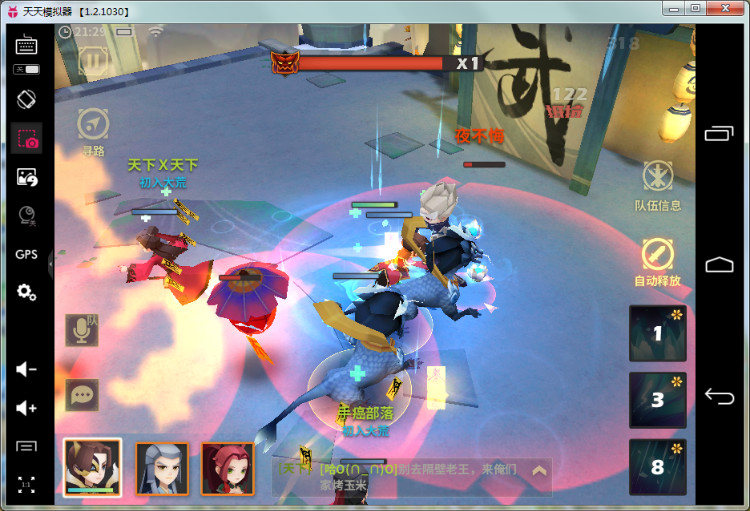The height and width of the screenshot is (511, 750).
Task: Tap the microphone voice chat button
Action: 82,330
